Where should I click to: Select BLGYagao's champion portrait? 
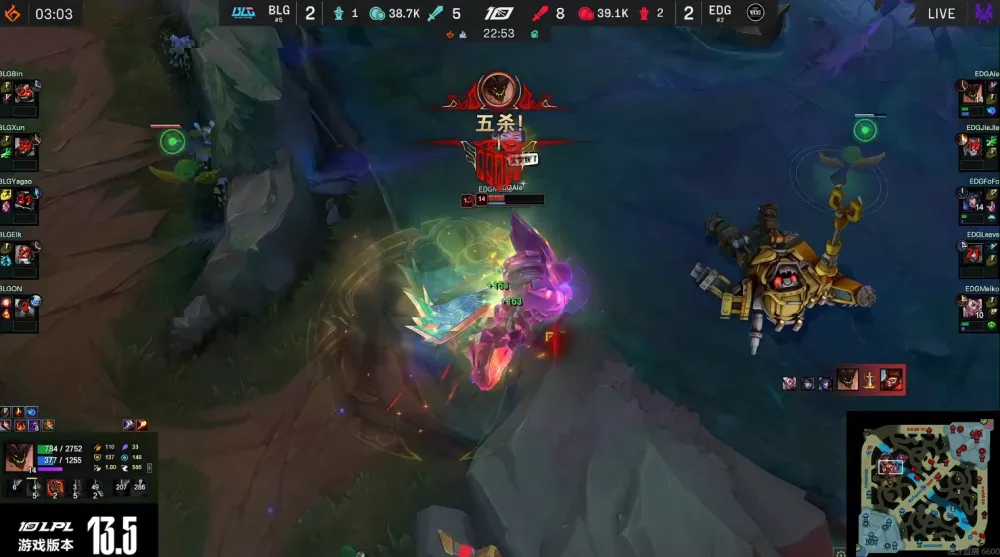coord(24,199)
